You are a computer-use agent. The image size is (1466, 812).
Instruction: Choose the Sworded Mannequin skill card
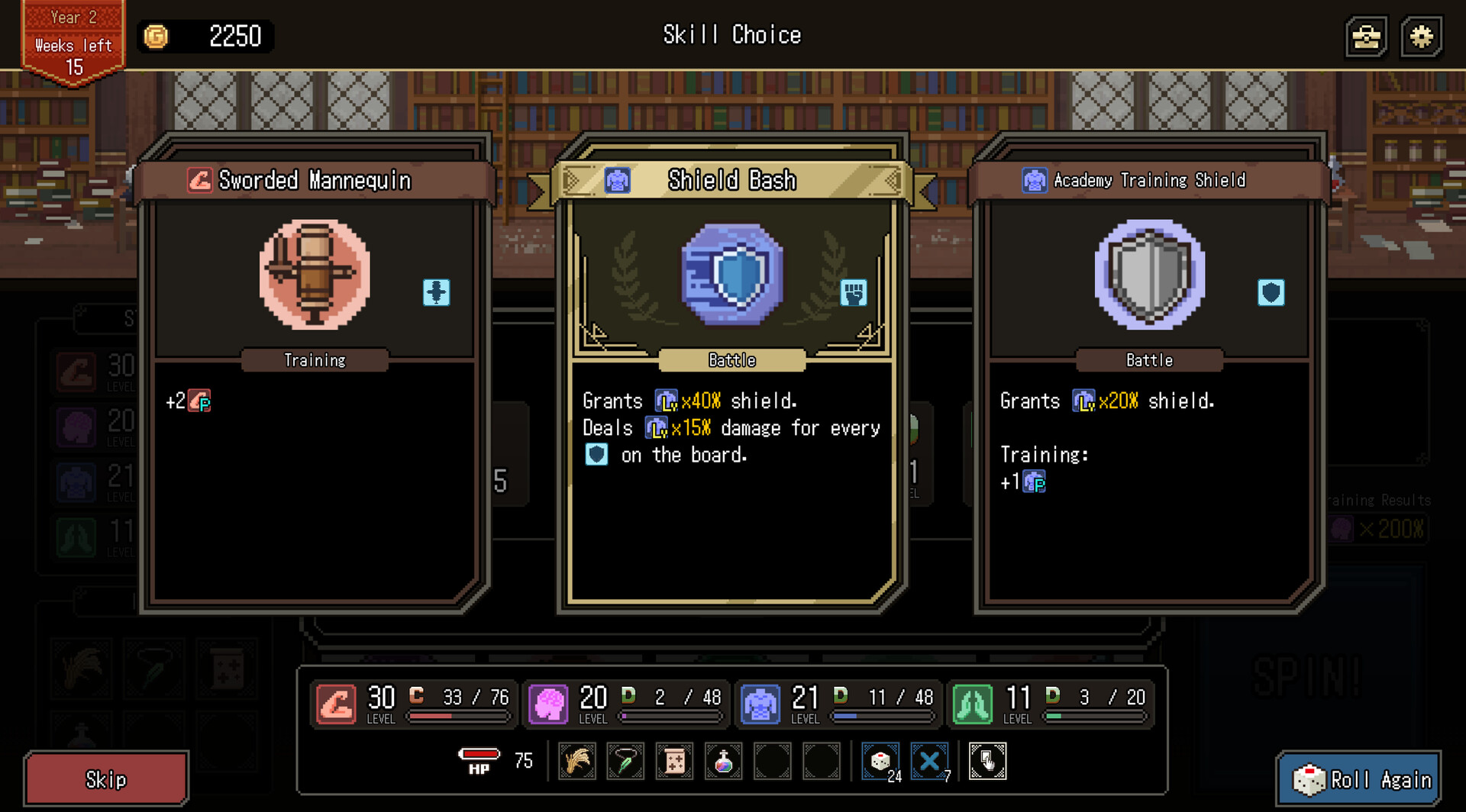tap(315, 374)
